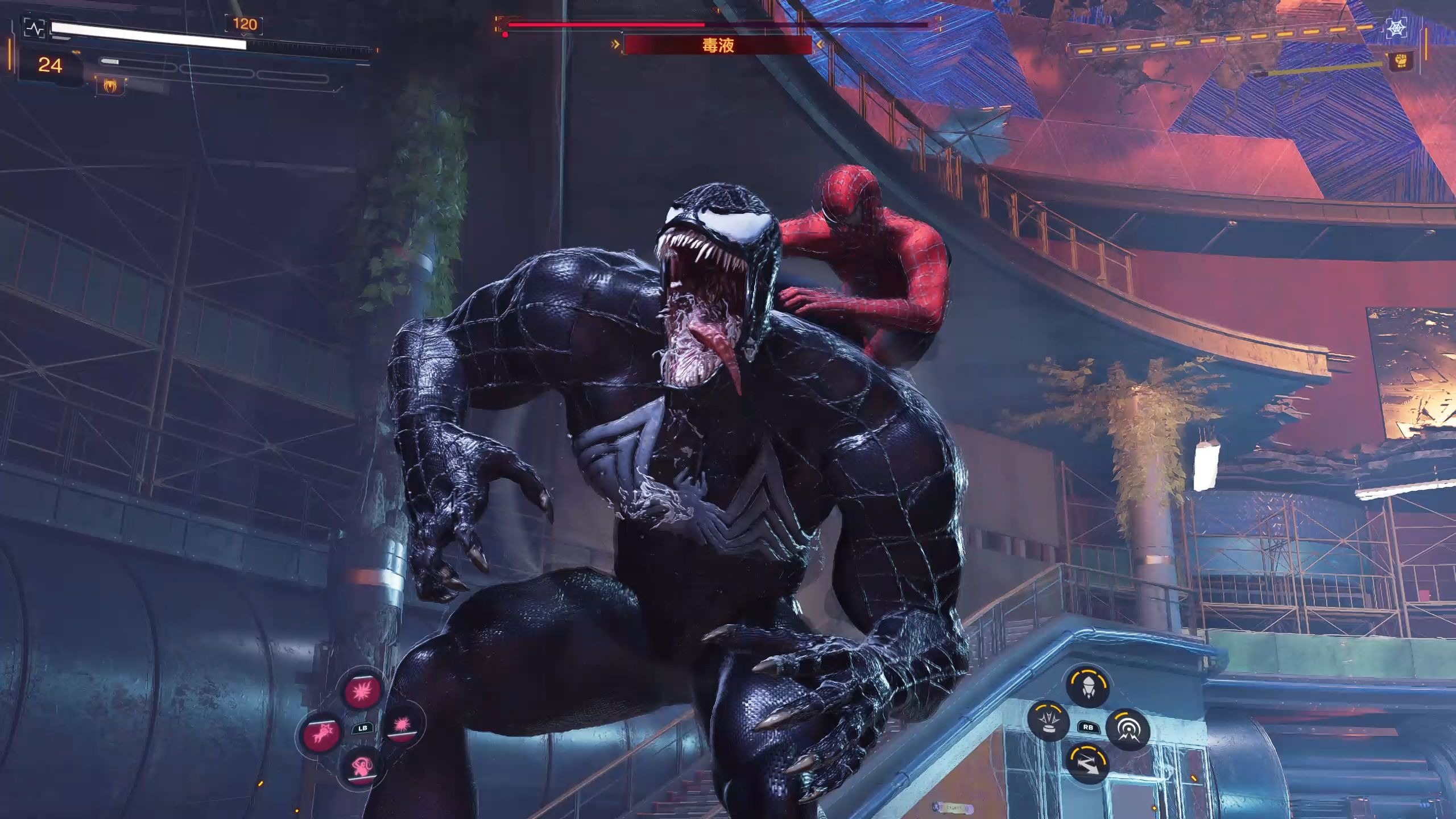Click the spider web shooter icon
The image size is (1456, 819).
coord(1396,28)
